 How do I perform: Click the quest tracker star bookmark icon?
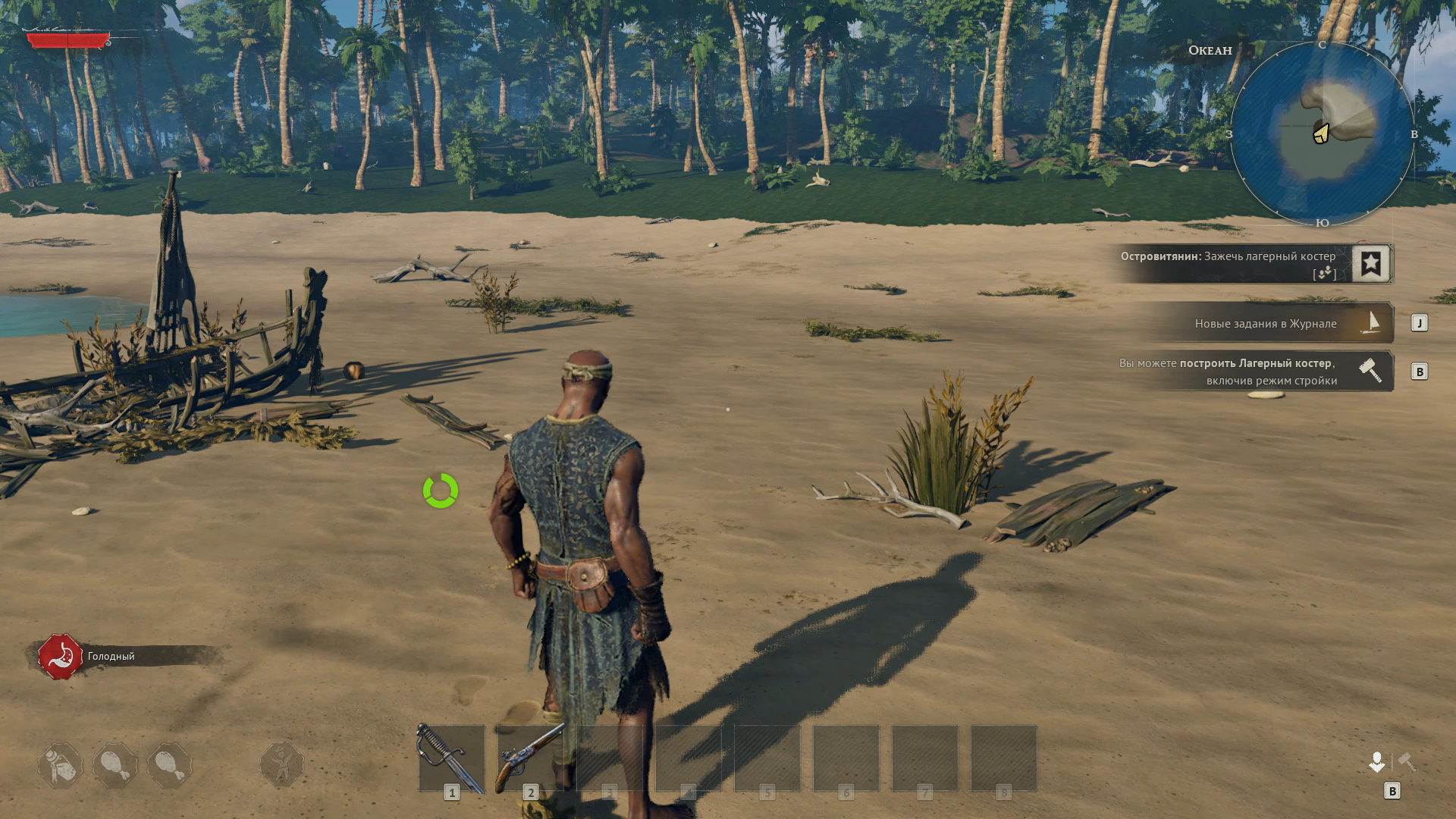click(1370, 264)
